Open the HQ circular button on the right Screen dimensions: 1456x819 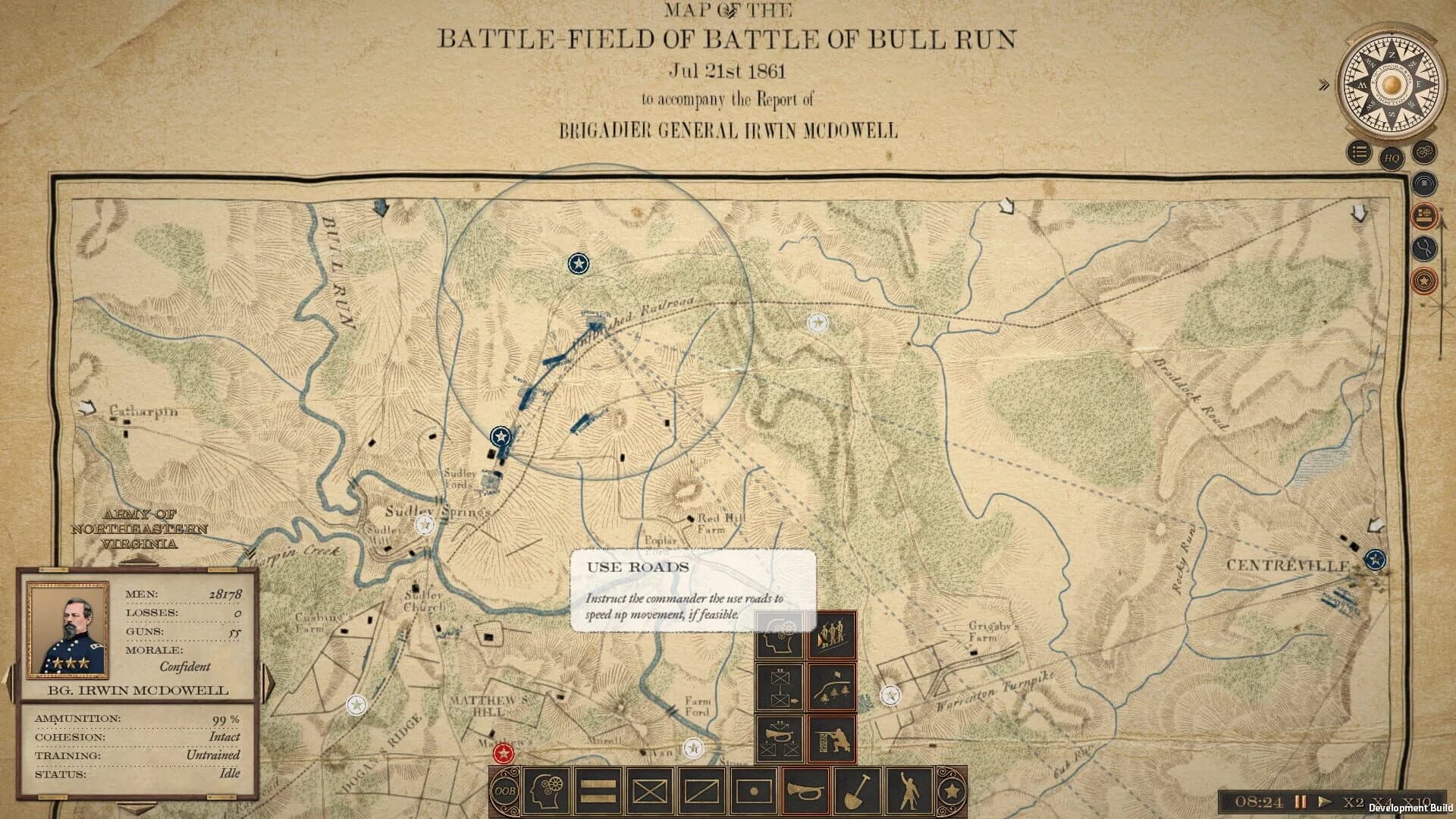tap(1393, 158)
